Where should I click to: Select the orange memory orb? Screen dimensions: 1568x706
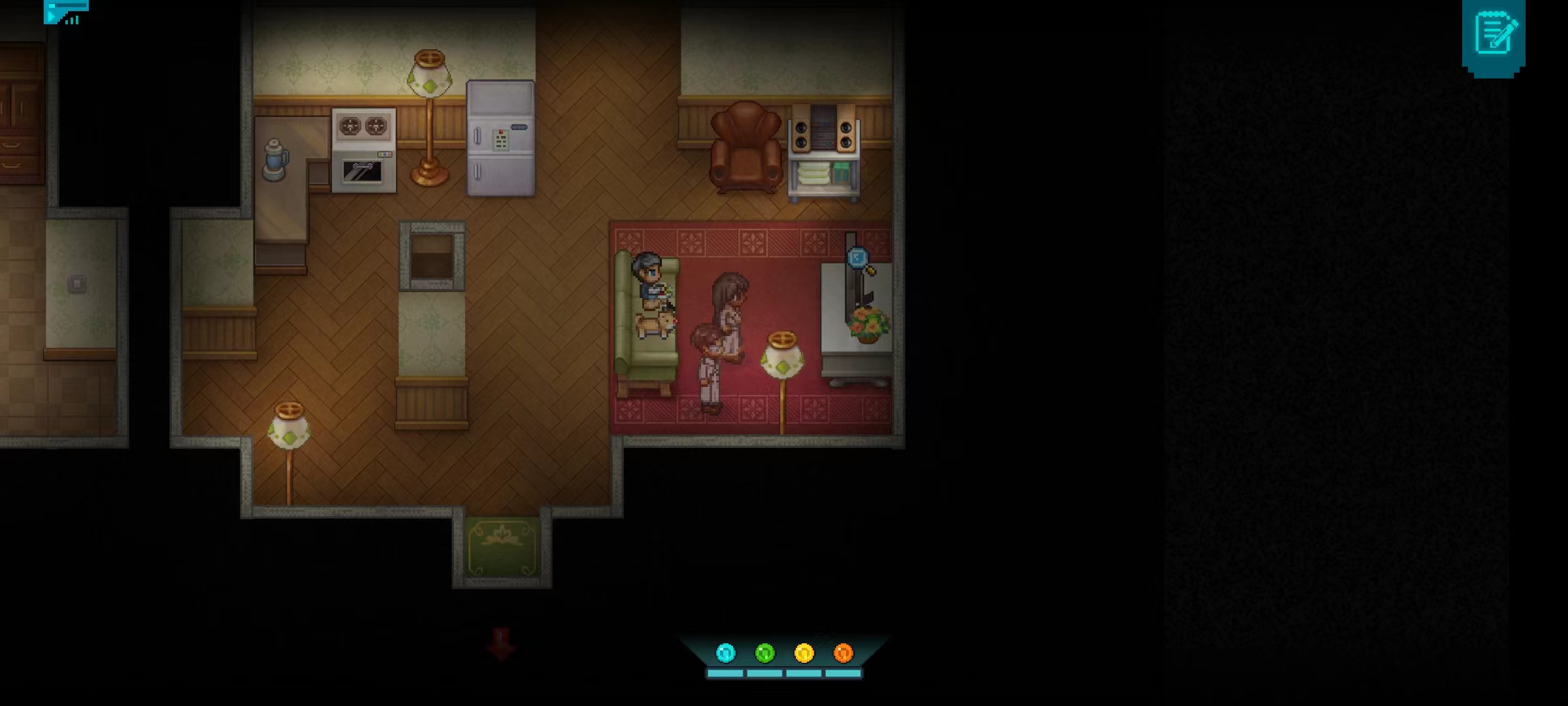pyautogui.click(x=843, y=652)
